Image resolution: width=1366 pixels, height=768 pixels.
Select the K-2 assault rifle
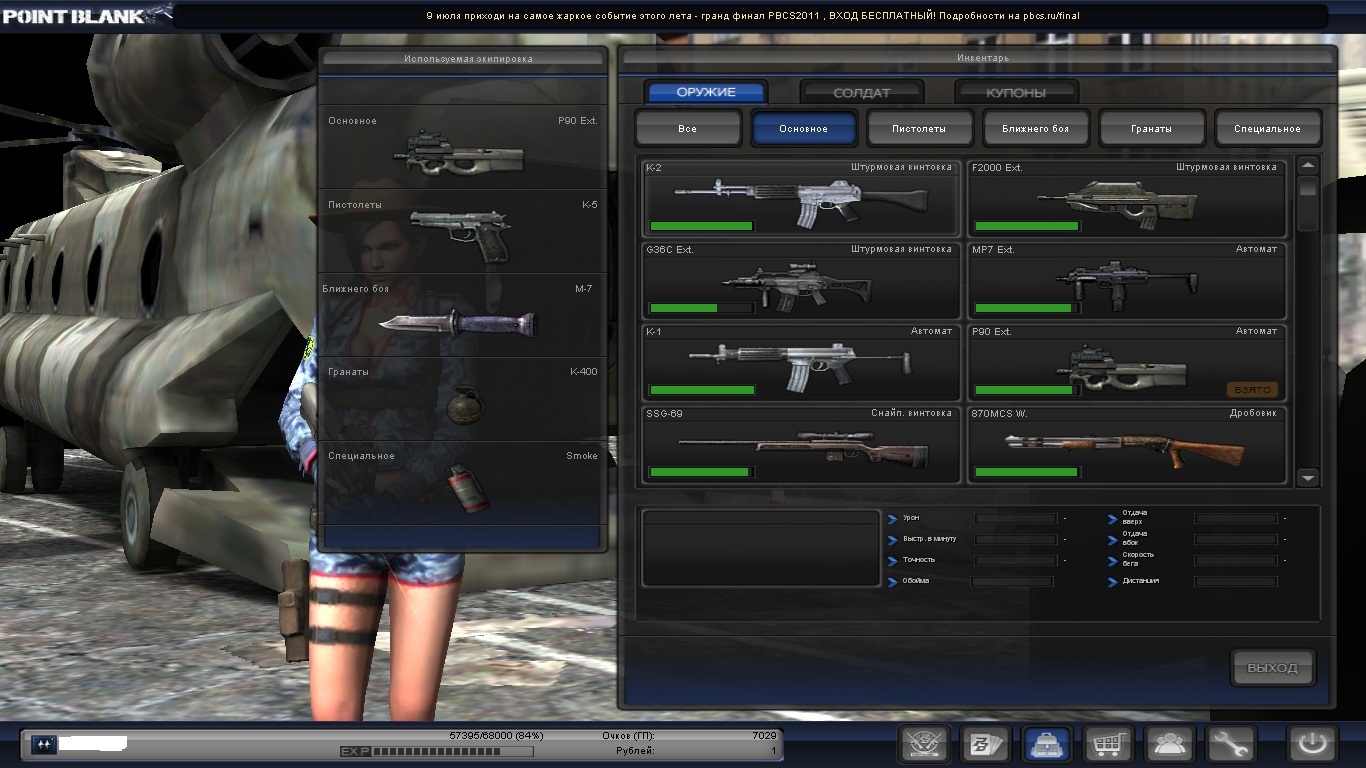point(800,197)
